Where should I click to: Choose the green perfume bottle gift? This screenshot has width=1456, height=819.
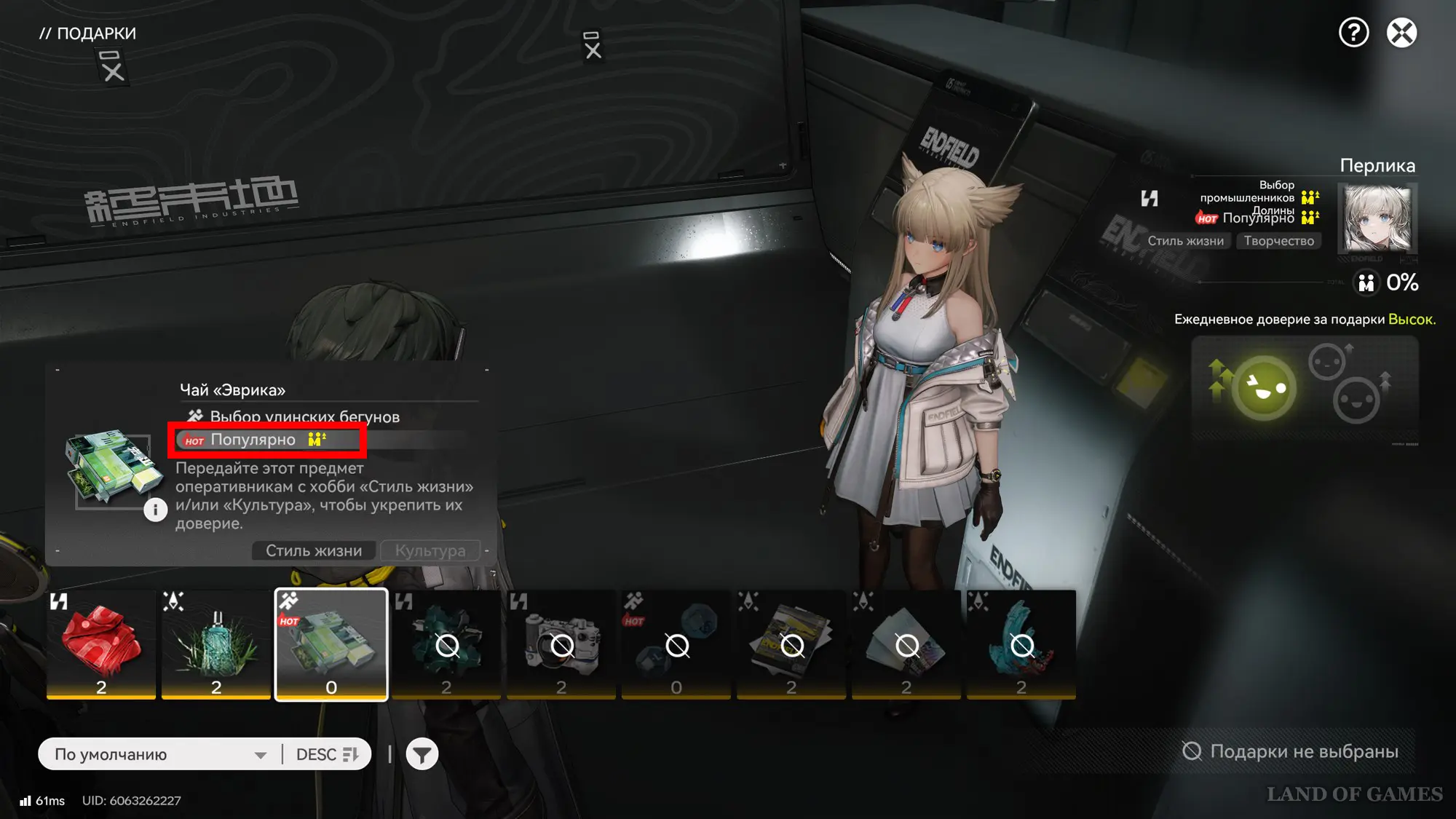click(216, 644)
